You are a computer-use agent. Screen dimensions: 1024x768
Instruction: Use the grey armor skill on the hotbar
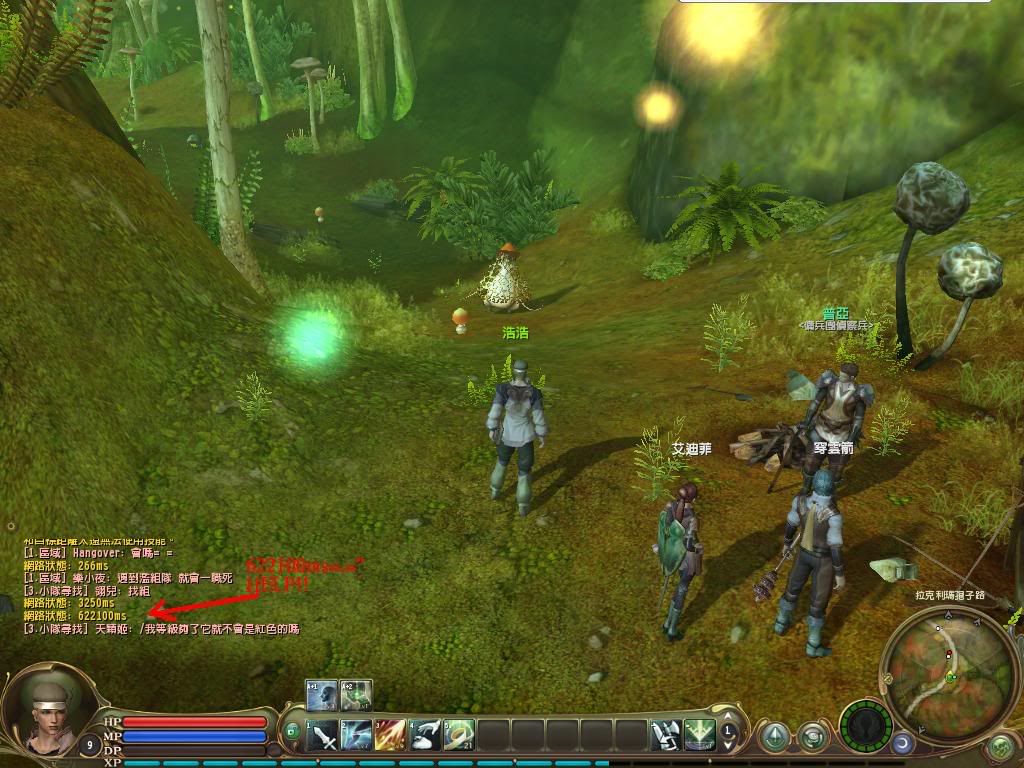[x=665, y=736]
